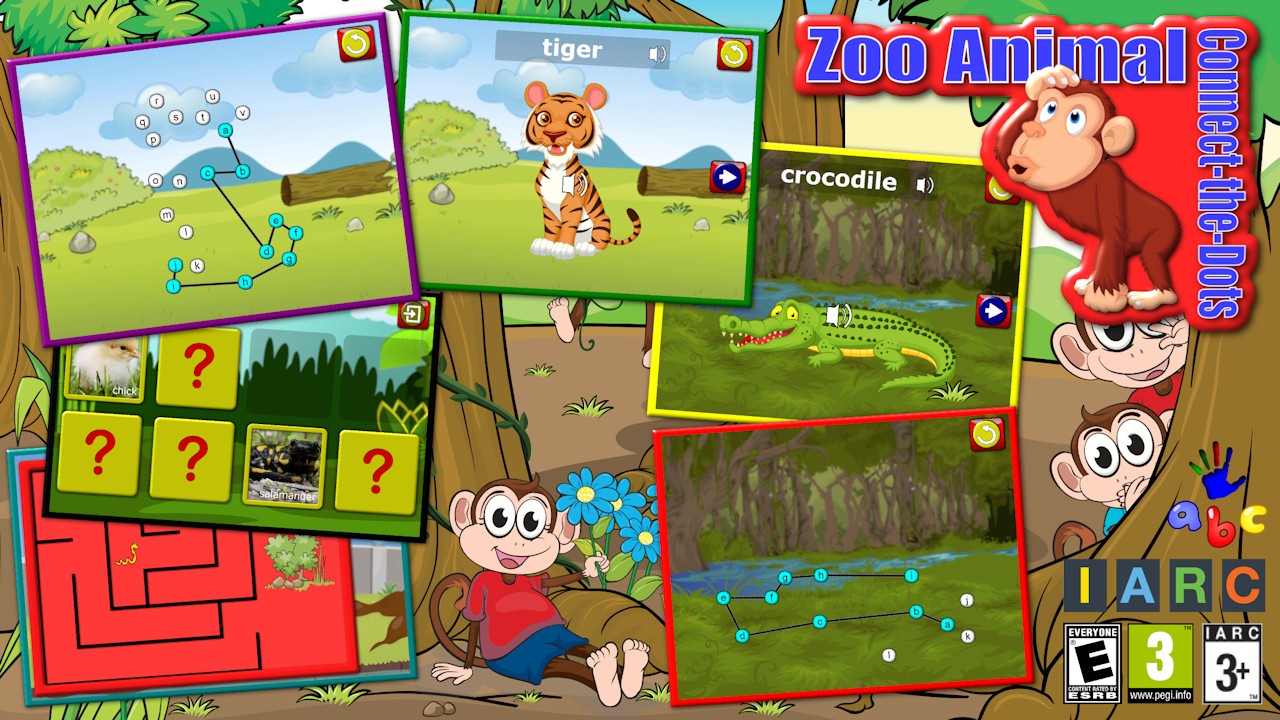1280x720 pixels.
Task: Flip the top-right question mark card
Action: tap(196, 366)
